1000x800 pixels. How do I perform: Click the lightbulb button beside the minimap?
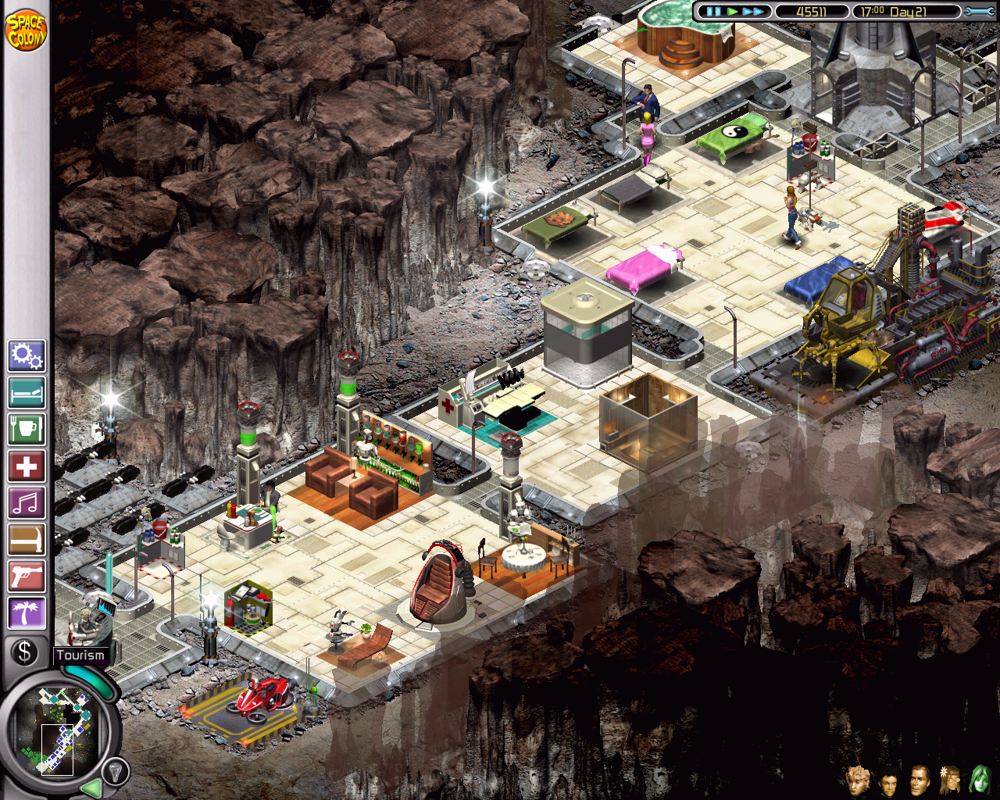(116, 770)
